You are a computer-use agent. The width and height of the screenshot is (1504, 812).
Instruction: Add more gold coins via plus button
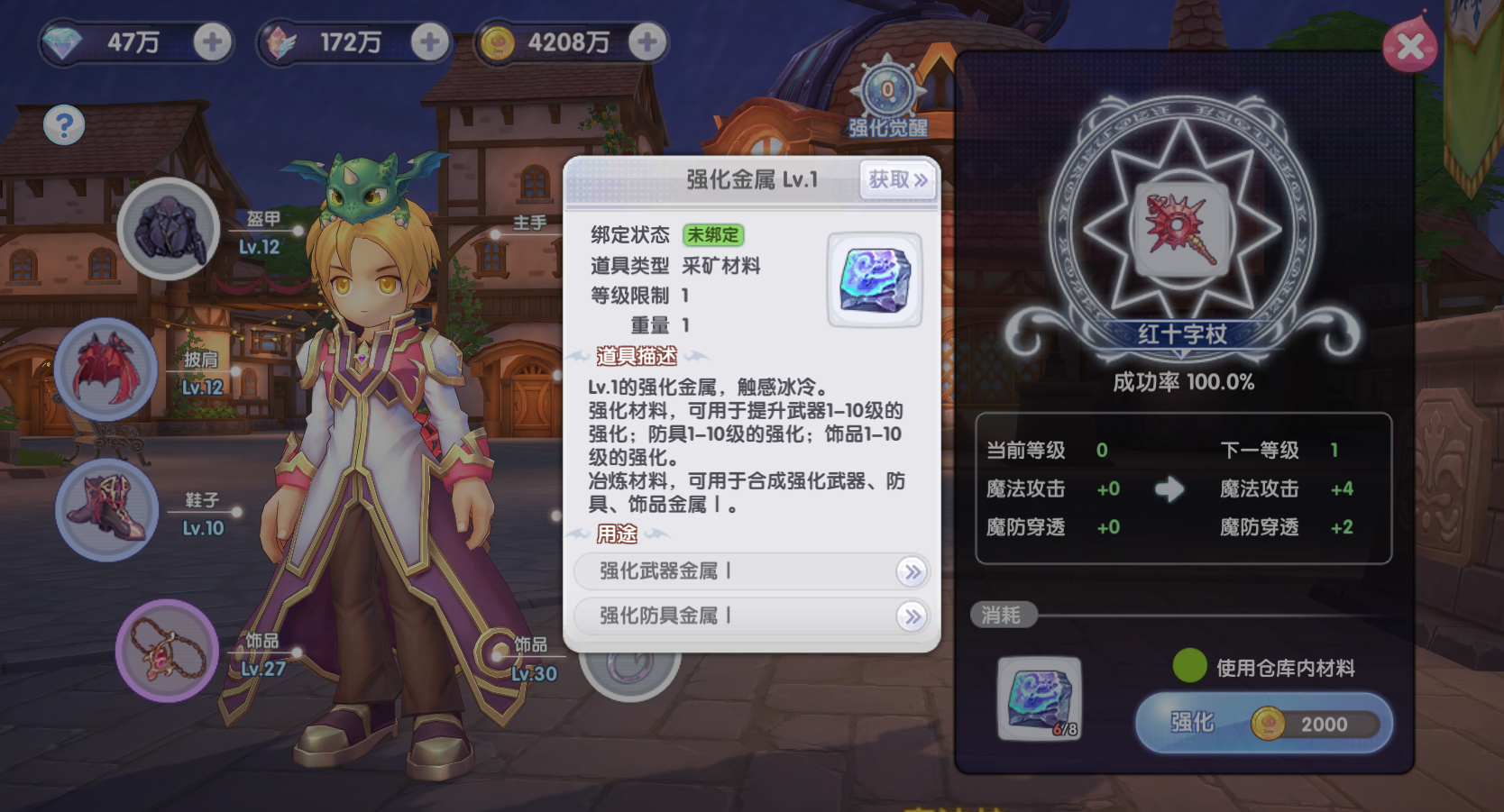pyautogui.click(x=647, y=41)
